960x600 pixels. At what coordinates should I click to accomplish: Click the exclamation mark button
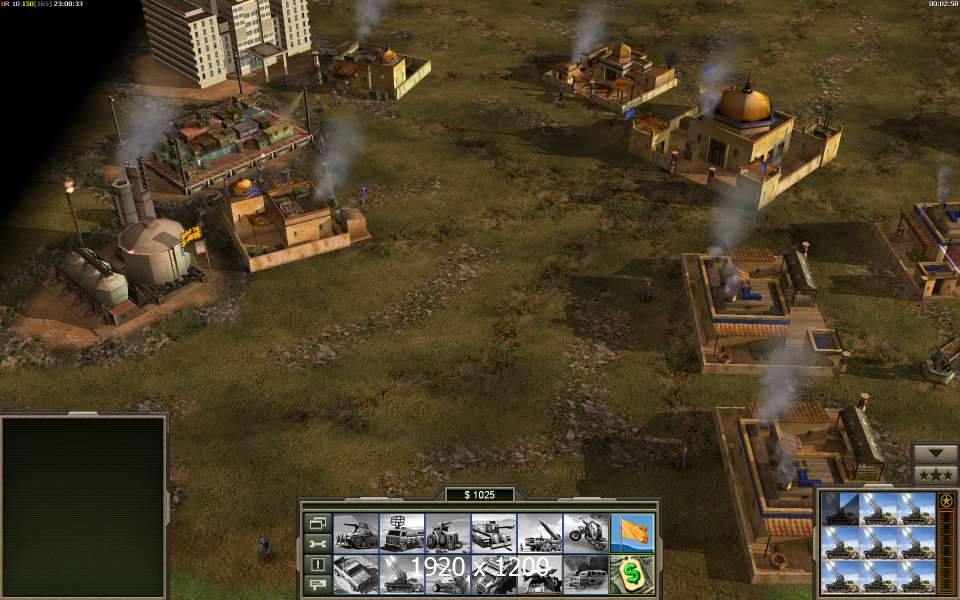coord(317,564)
